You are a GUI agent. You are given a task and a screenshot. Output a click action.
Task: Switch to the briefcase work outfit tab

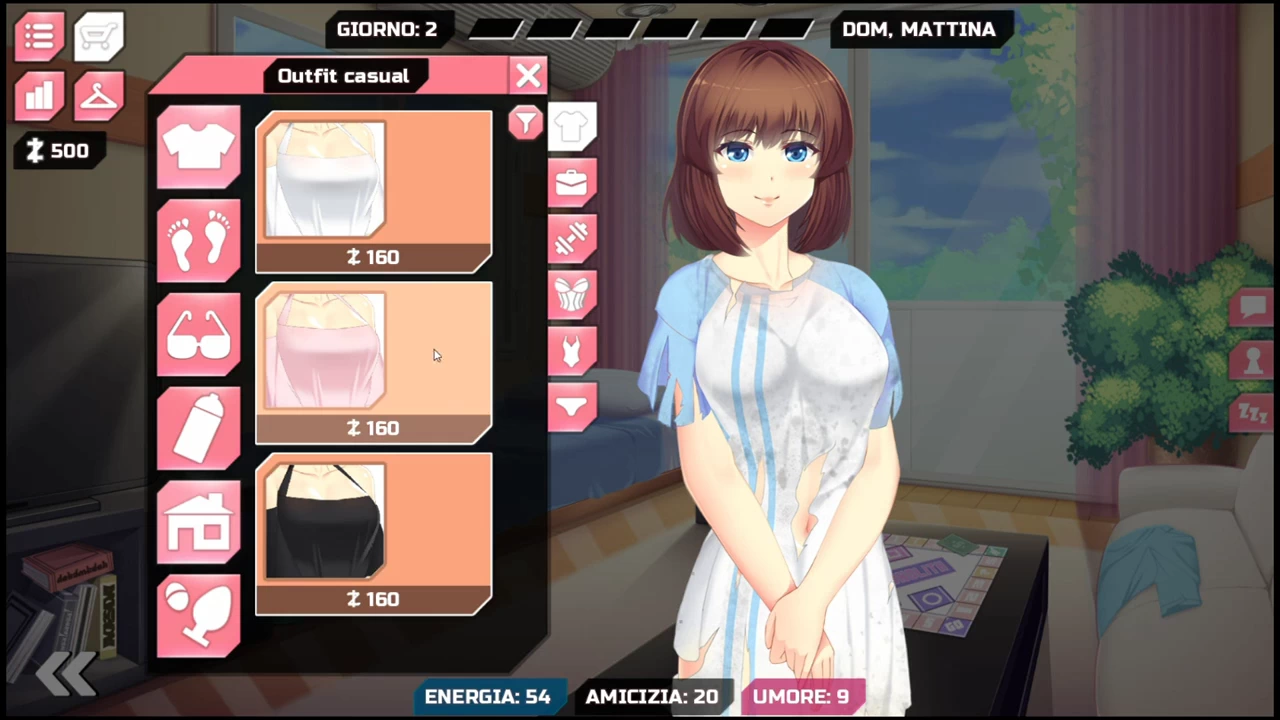coord(572,183)
